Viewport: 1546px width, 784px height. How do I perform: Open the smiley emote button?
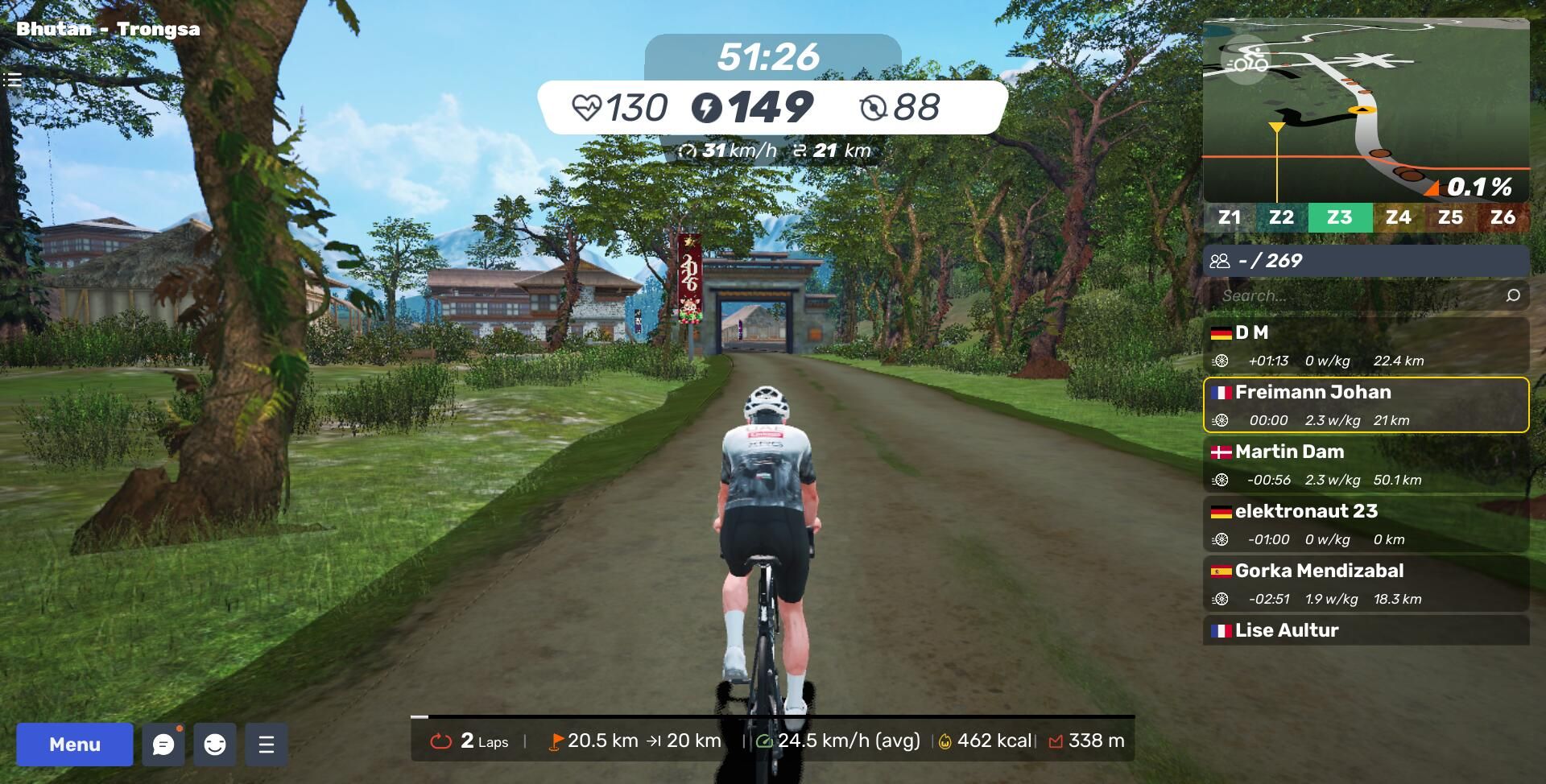pos(215,745)
